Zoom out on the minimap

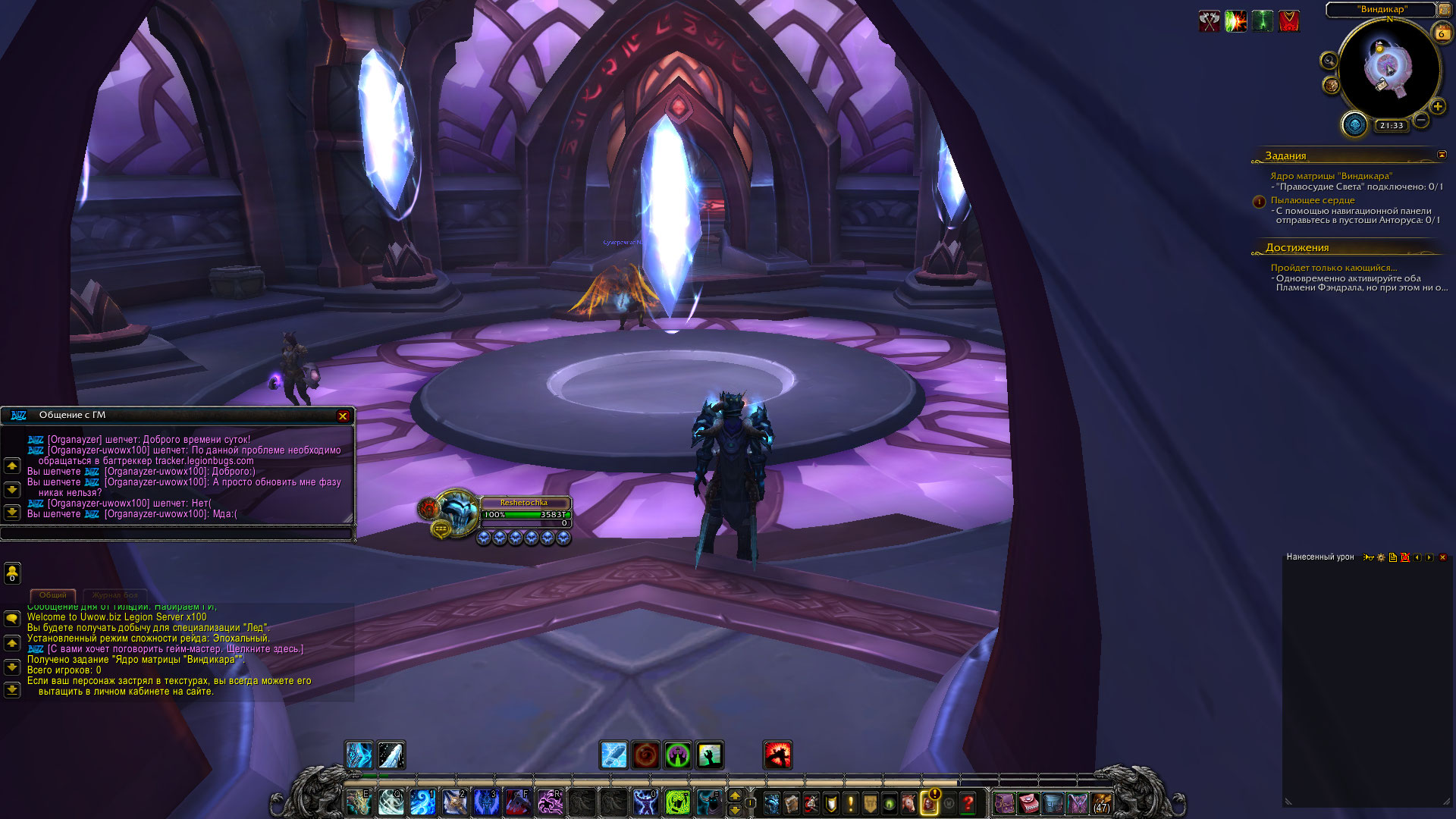[1421, 120]
